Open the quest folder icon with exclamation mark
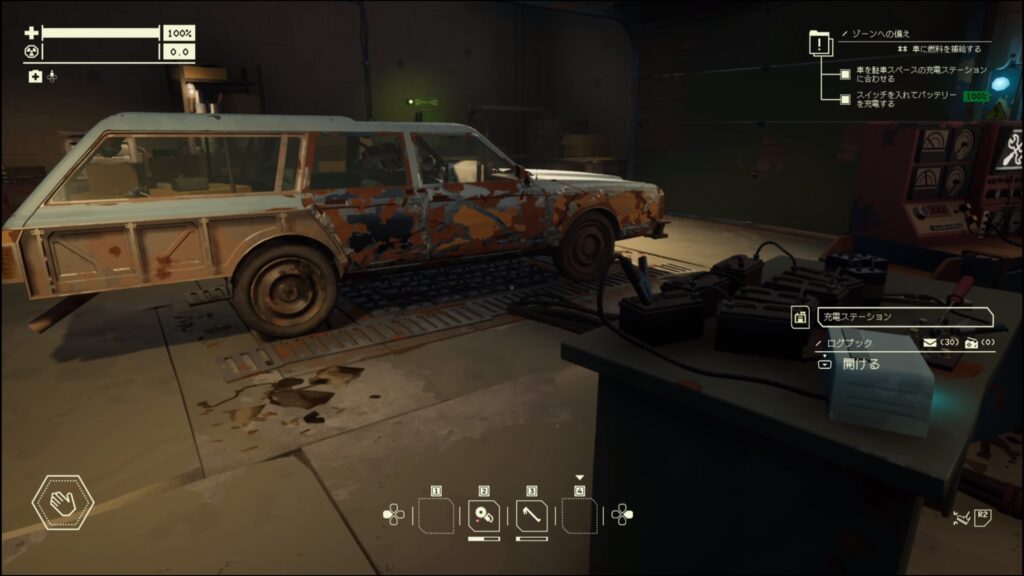 click(x=820, y=43)
